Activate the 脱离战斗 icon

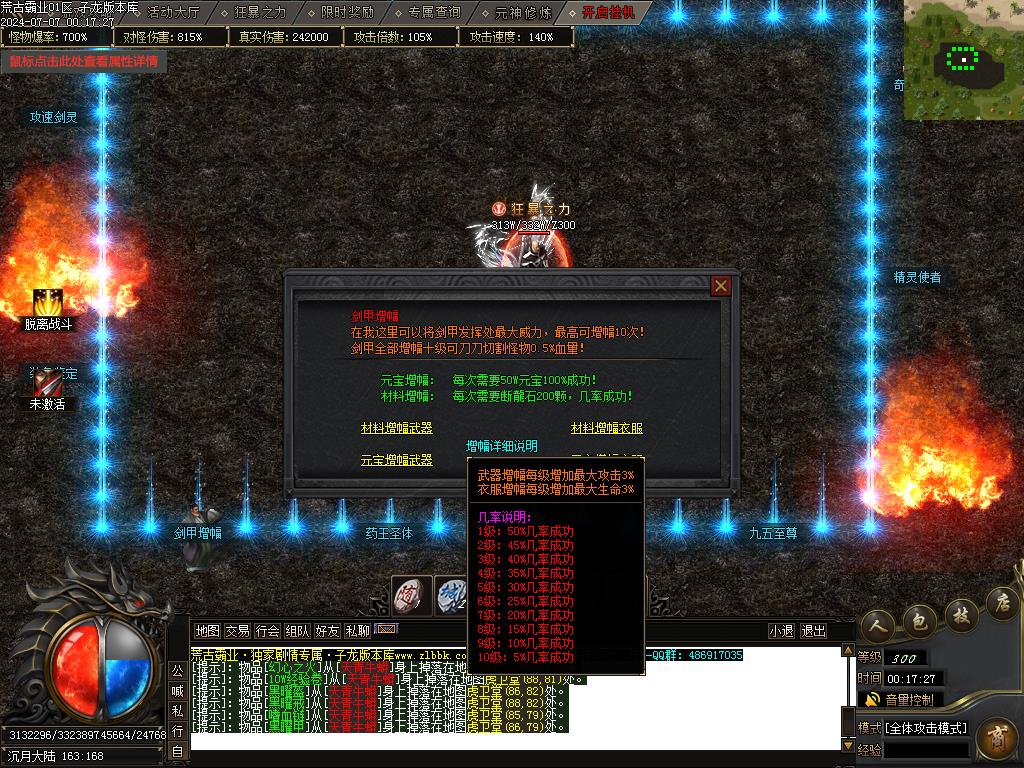tap(48, 304)
